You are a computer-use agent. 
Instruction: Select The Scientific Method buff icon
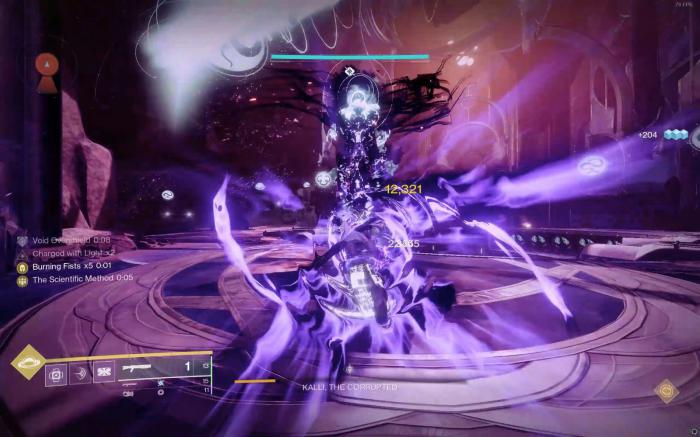pyautogui.click(x=21, y=279)
